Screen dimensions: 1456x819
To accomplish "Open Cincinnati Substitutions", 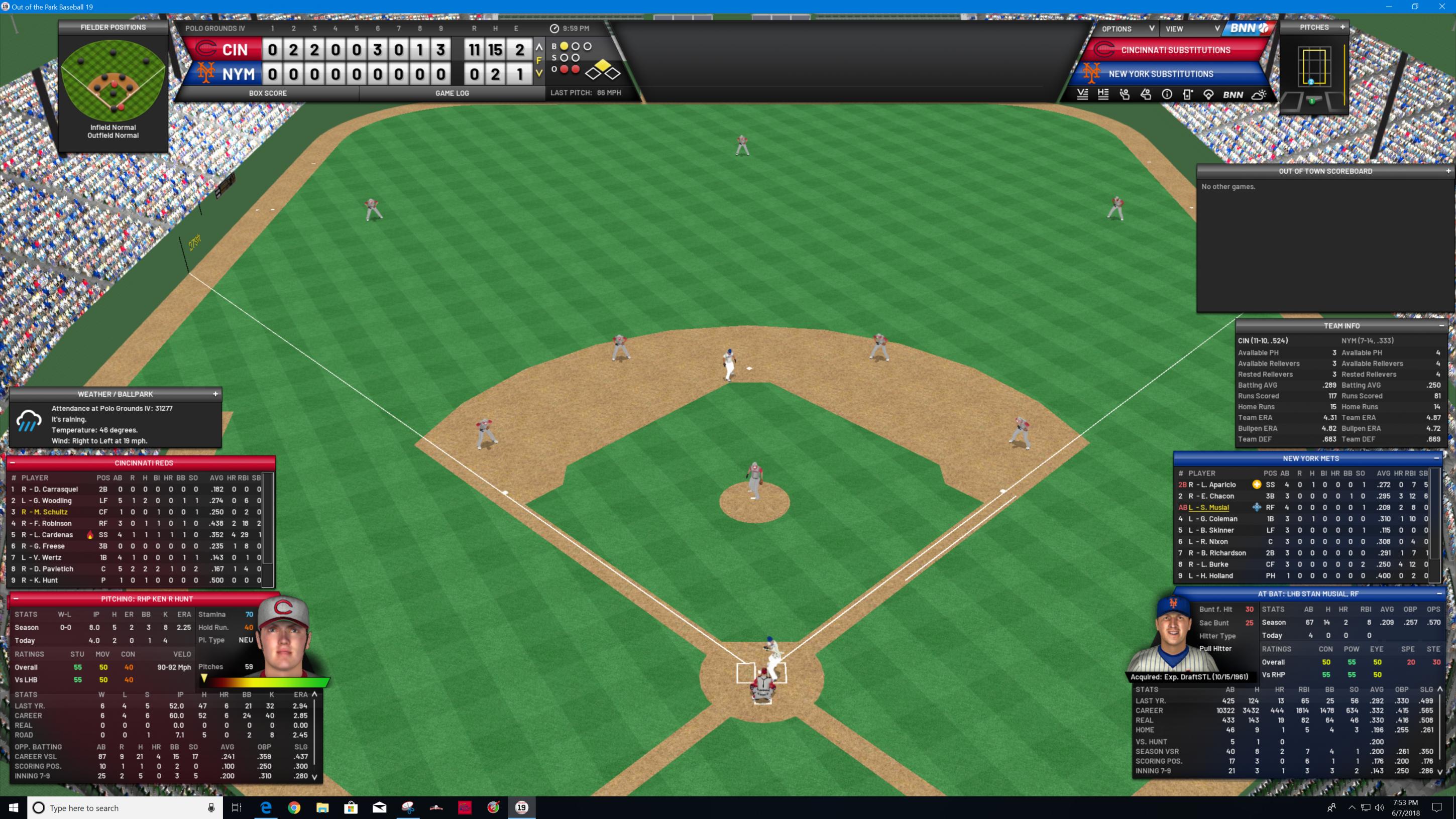I will click(1175, 50).
